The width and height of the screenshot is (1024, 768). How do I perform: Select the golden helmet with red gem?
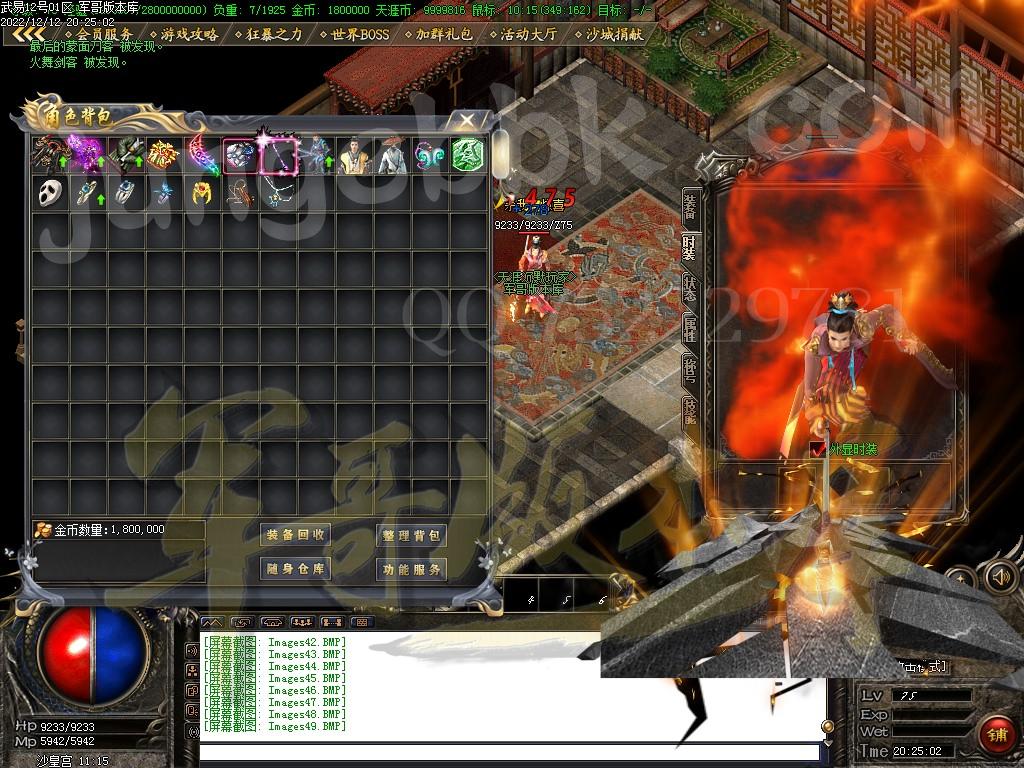202,193
